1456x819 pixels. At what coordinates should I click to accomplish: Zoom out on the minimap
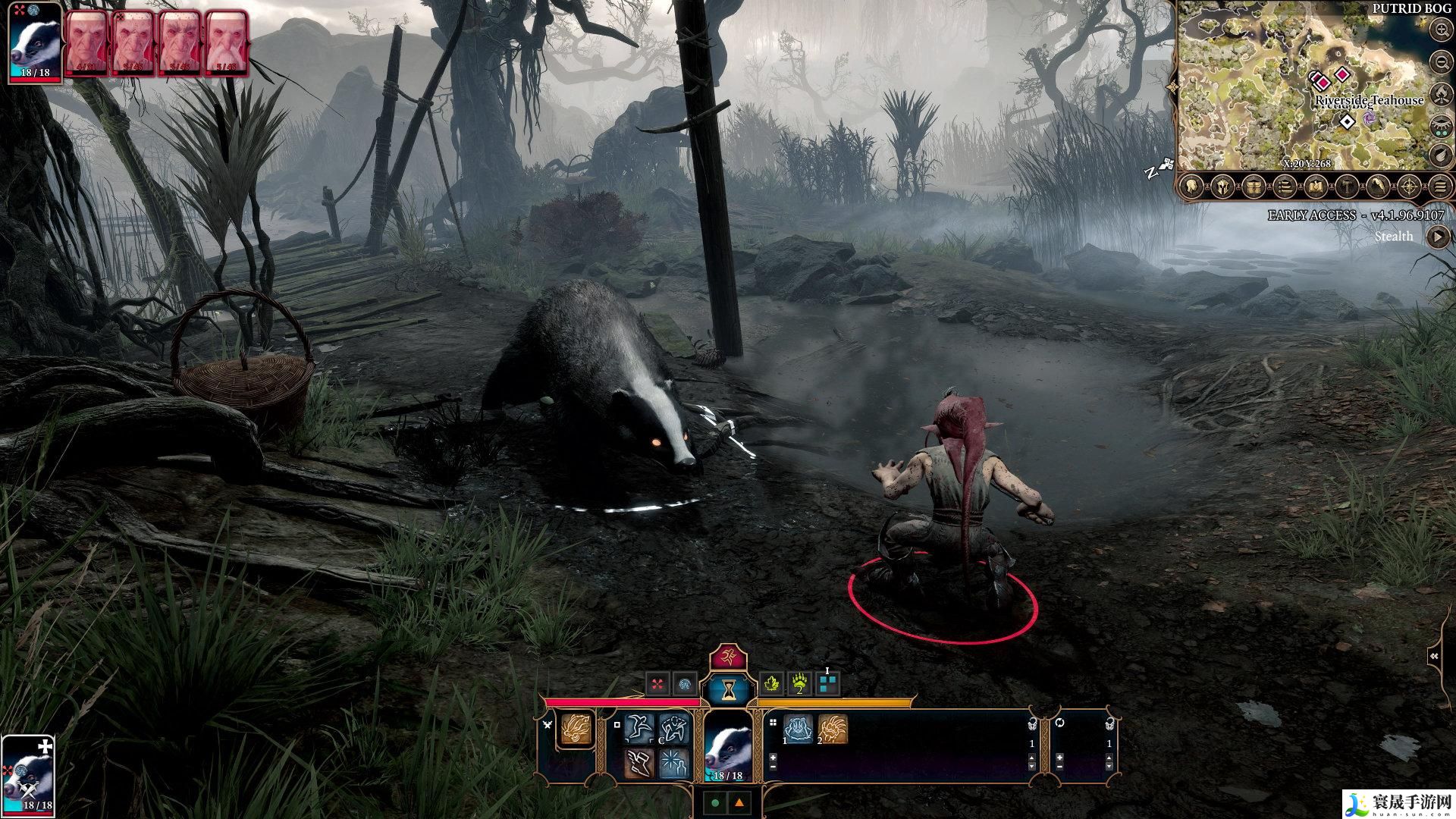(1441, 61)
